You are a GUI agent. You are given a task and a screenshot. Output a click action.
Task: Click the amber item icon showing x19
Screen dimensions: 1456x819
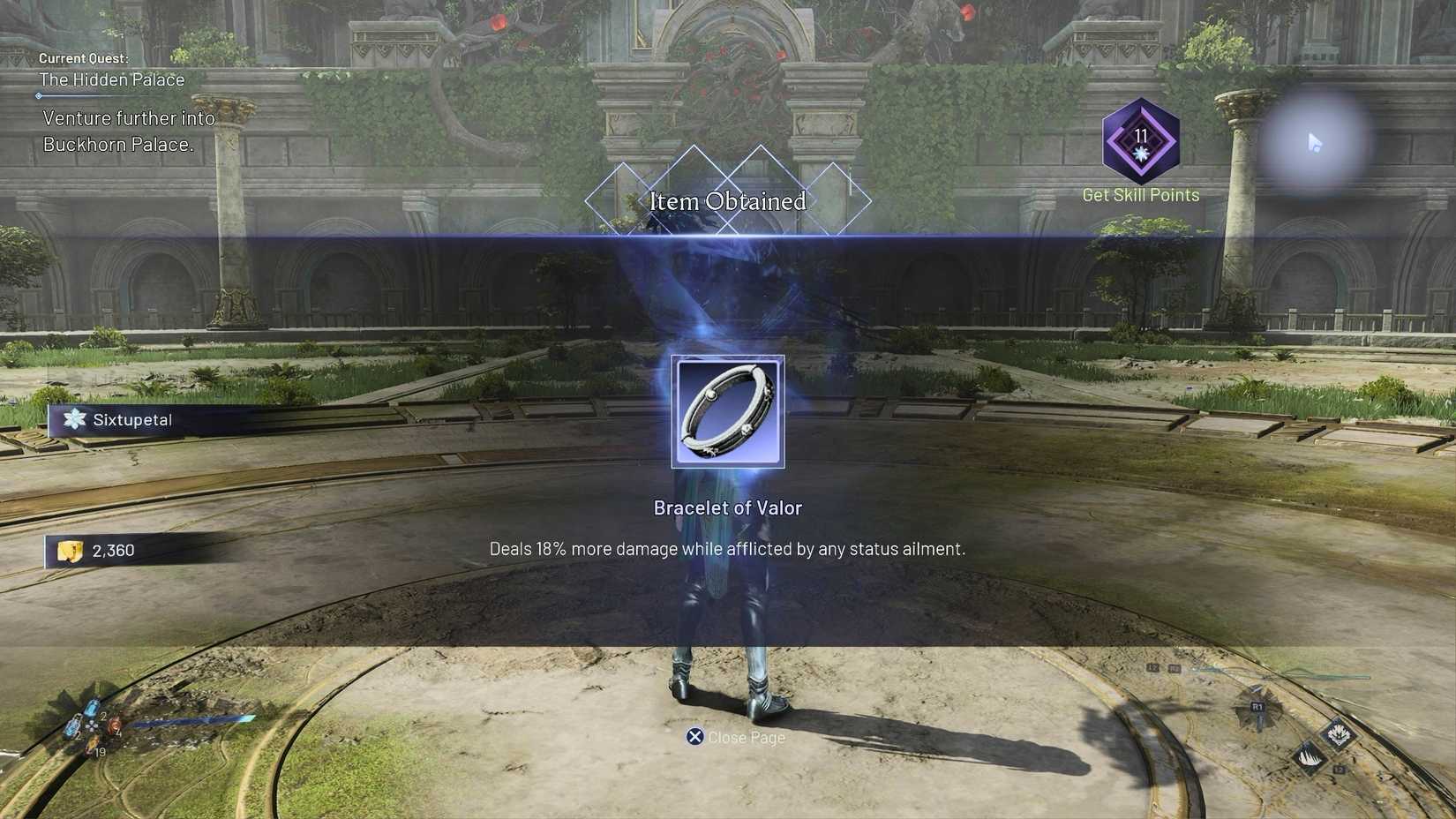93,745
